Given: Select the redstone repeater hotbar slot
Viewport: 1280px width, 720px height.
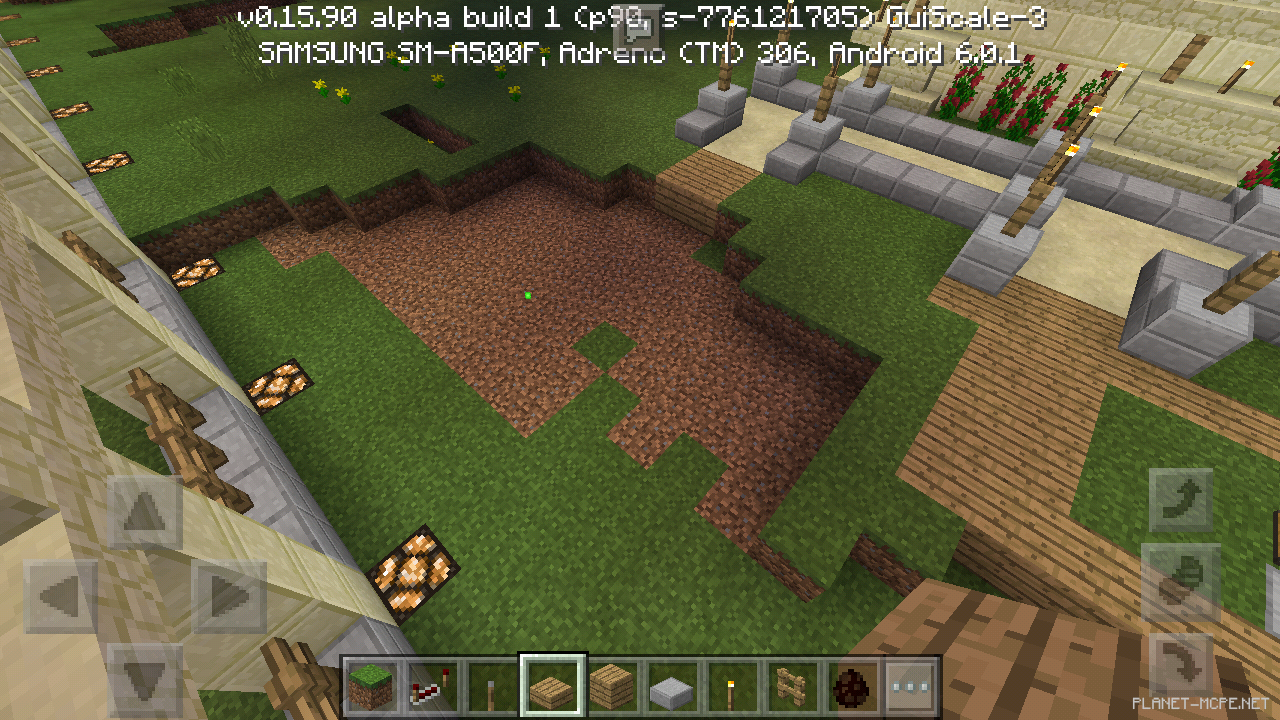Looking at the screenshot, I should point(433,687).
